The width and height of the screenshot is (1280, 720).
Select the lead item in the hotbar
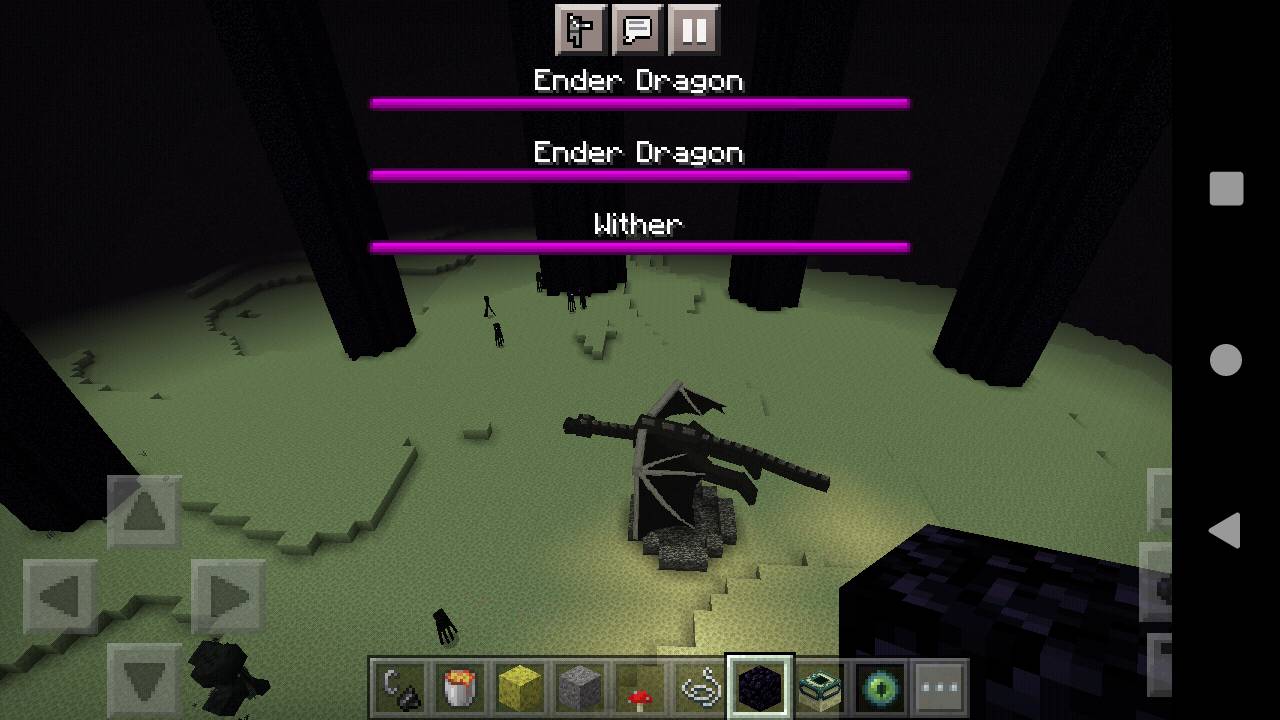pyautogui.click(x=698, y=686)
